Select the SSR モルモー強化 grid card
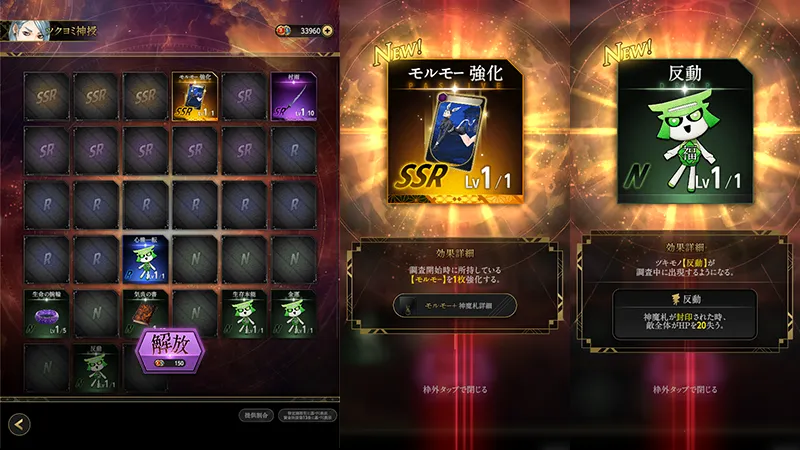 point(195,96)
